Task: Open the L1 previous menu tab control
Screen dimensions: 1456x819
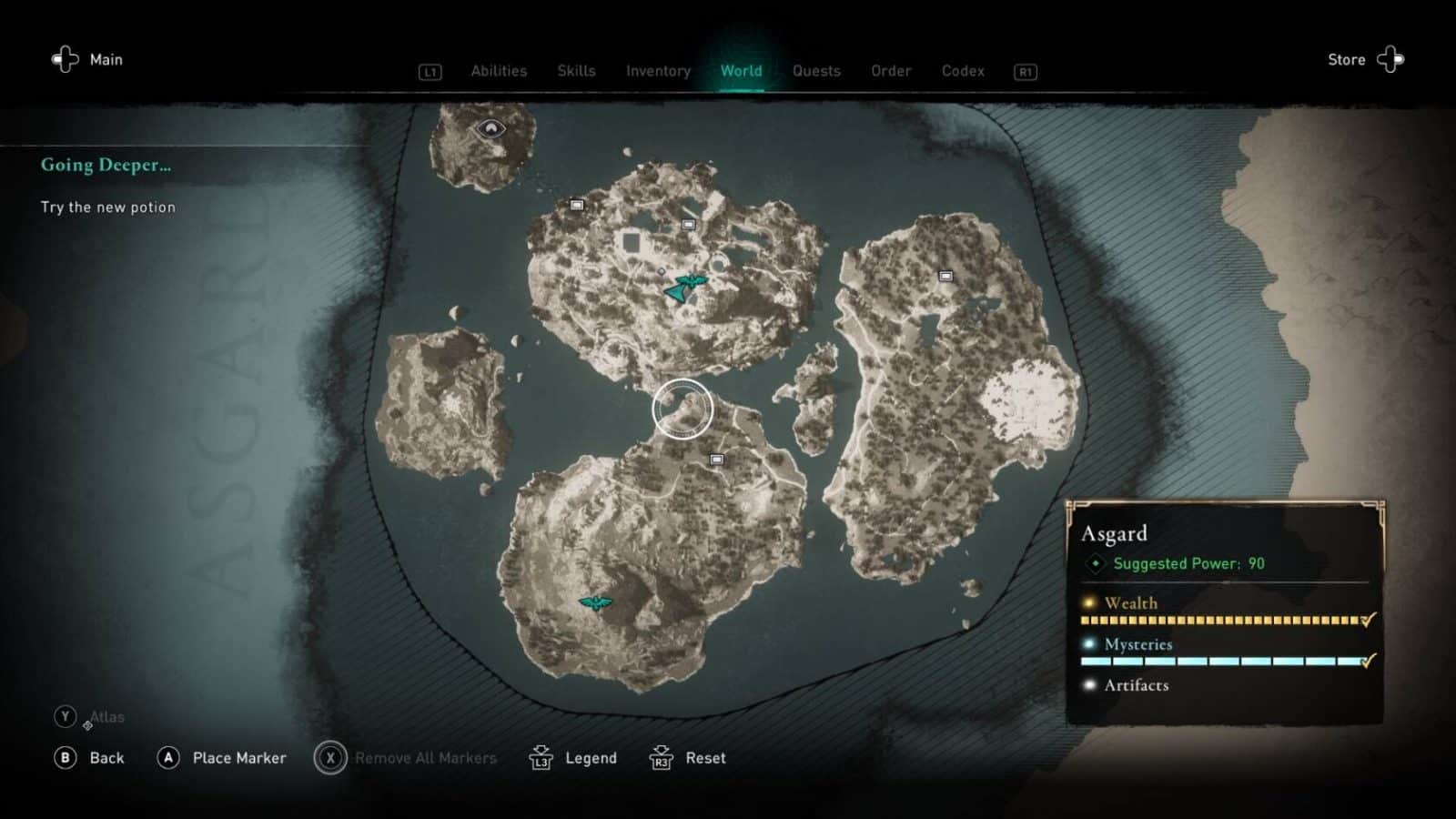Action: [x=429, y=71]
